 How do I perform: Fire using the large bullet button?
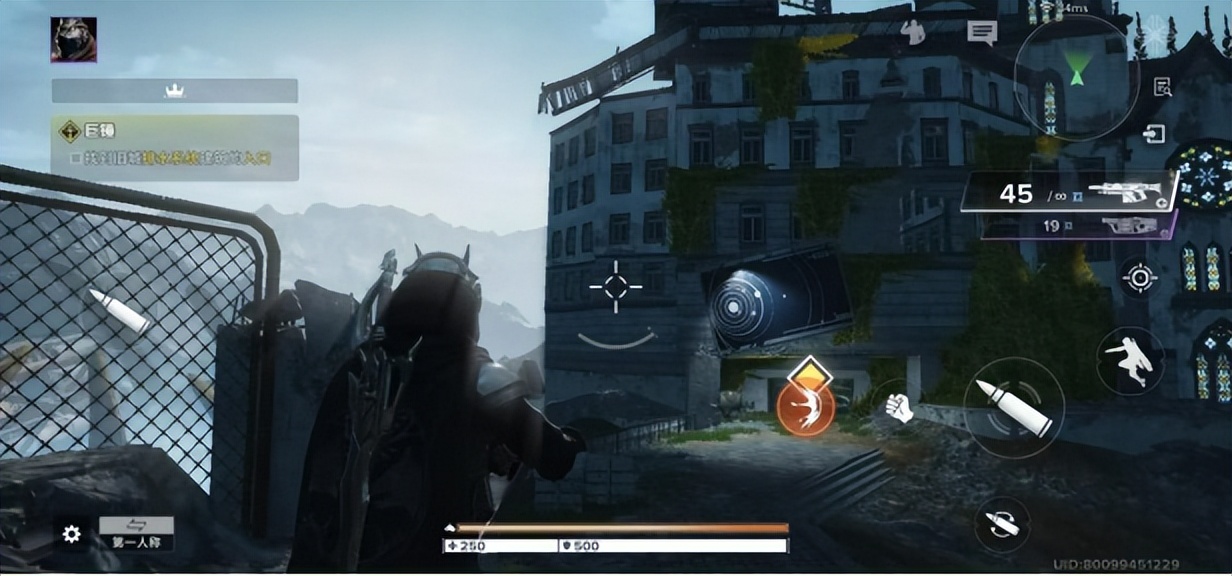click(1013, 407)
